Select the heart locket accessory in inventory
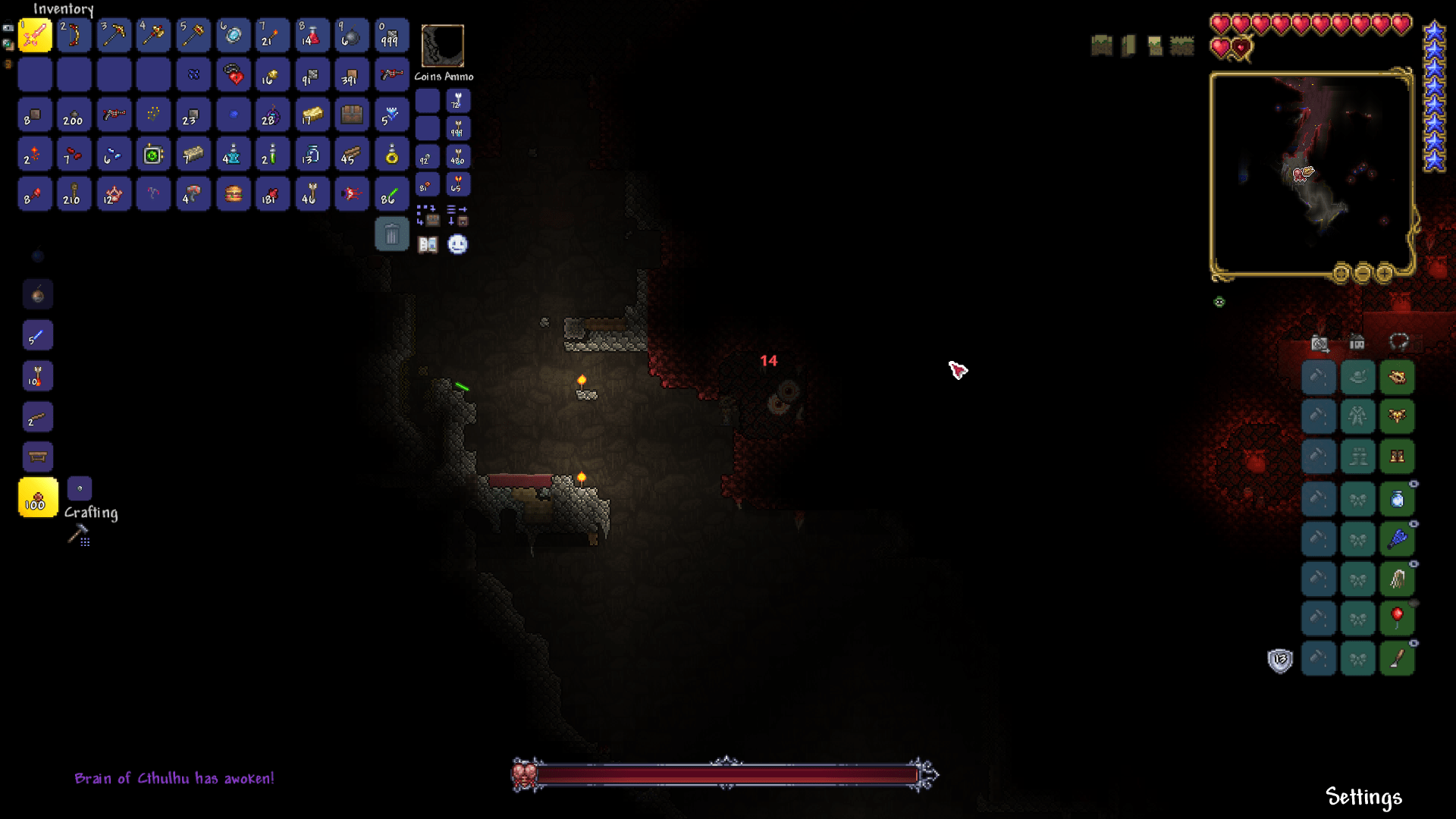Image resolution: width=1456 pixels, height=819 pixels. (233, 75)
